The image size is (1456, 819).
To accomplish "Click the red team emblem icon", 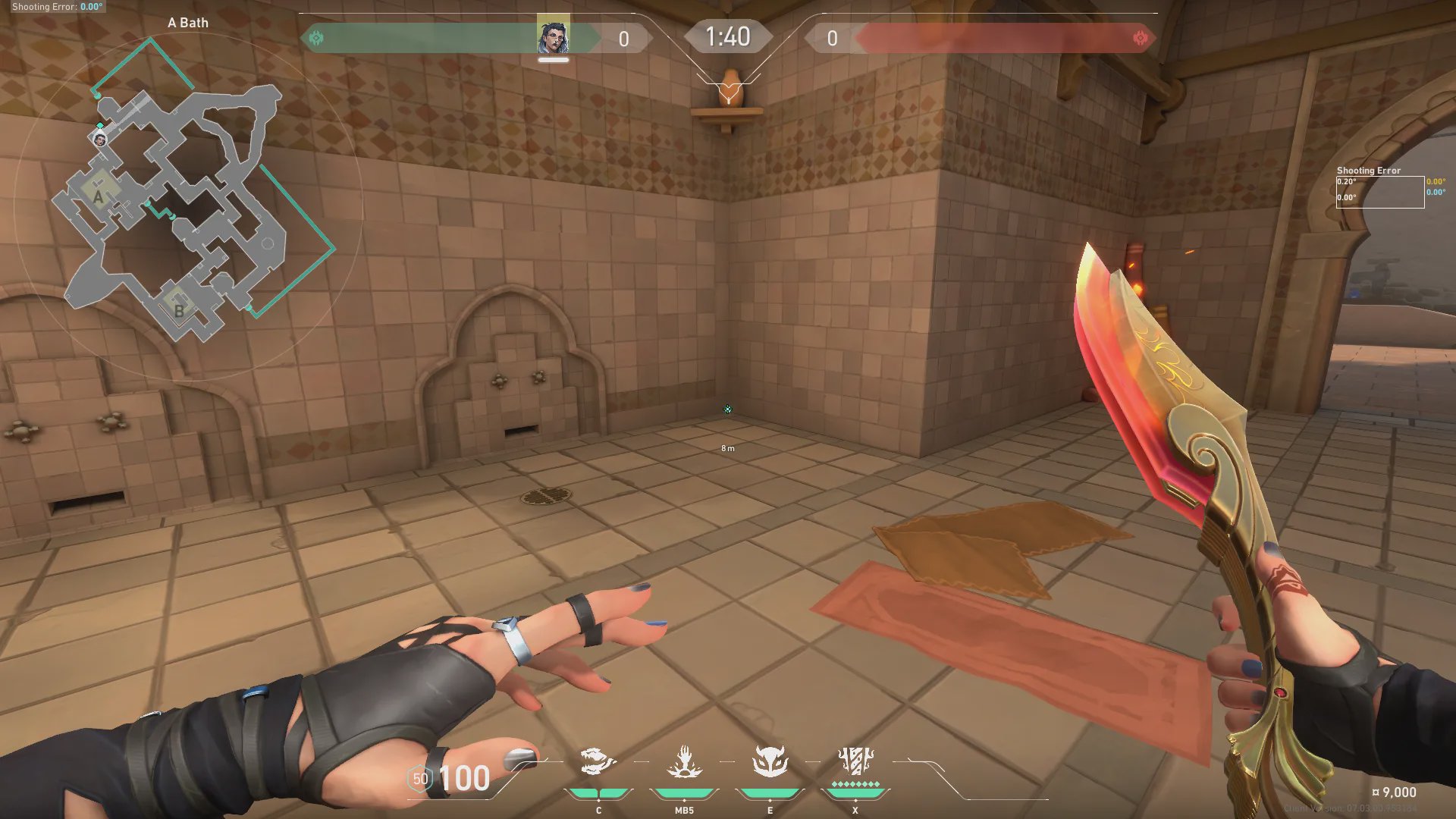I will point(1140,38).
